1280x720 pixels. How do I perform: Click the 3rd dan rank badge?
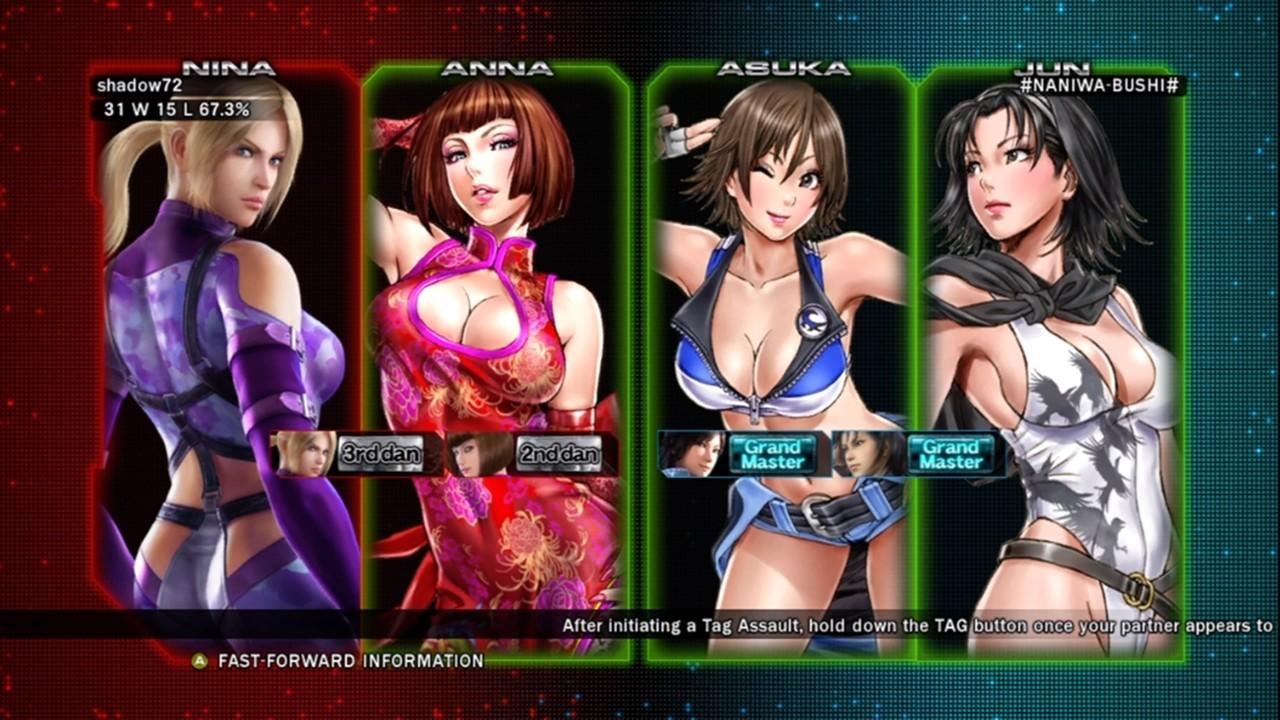pos(380,454)
